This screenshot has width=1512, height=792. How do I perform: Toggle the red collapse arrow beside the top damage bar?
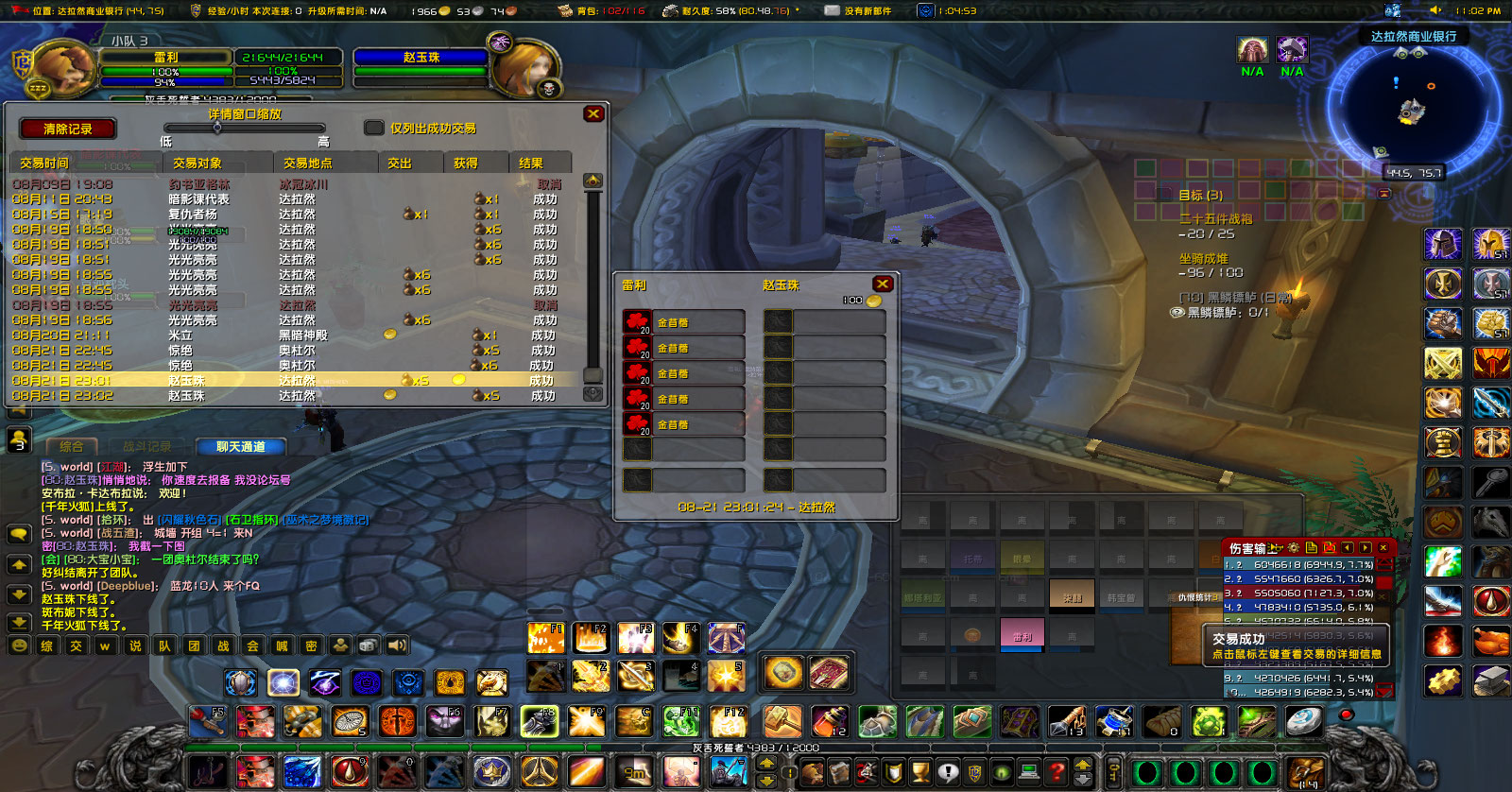[x=1383, y=563]
